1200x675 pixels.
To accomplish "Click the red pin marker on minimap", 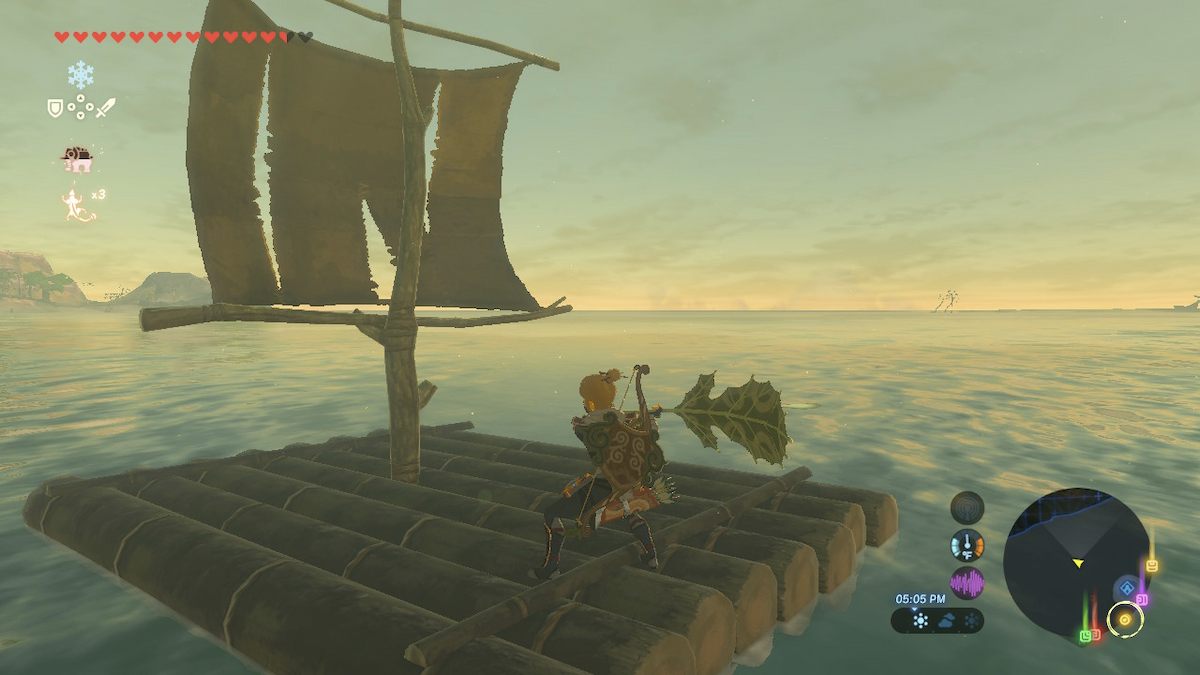I will 1096,634.
